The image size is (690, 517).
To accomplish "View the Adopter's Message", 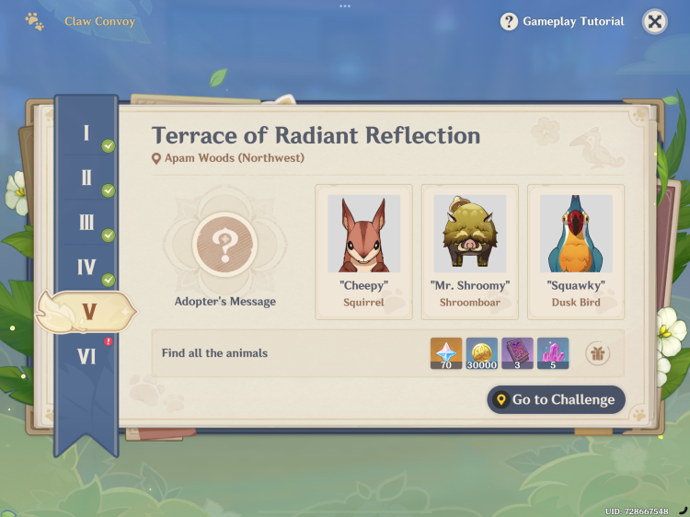I will [225, 243].
